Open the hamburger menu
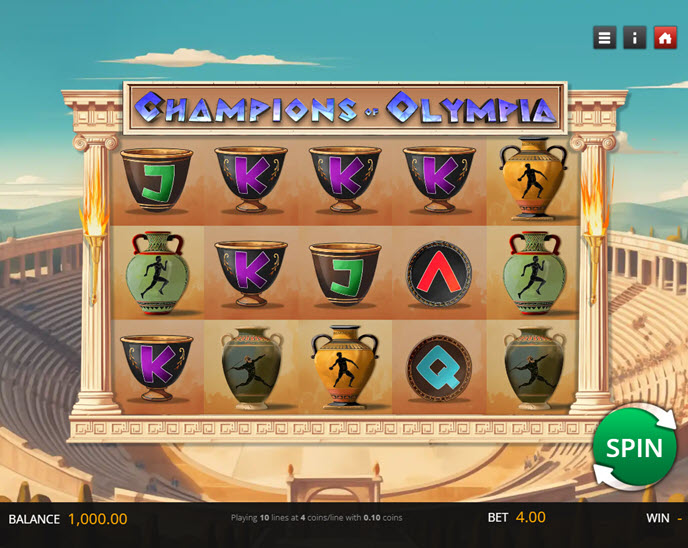Image resolution: width=688 pixels, height=548 pixels. click(x=604, y=38)
